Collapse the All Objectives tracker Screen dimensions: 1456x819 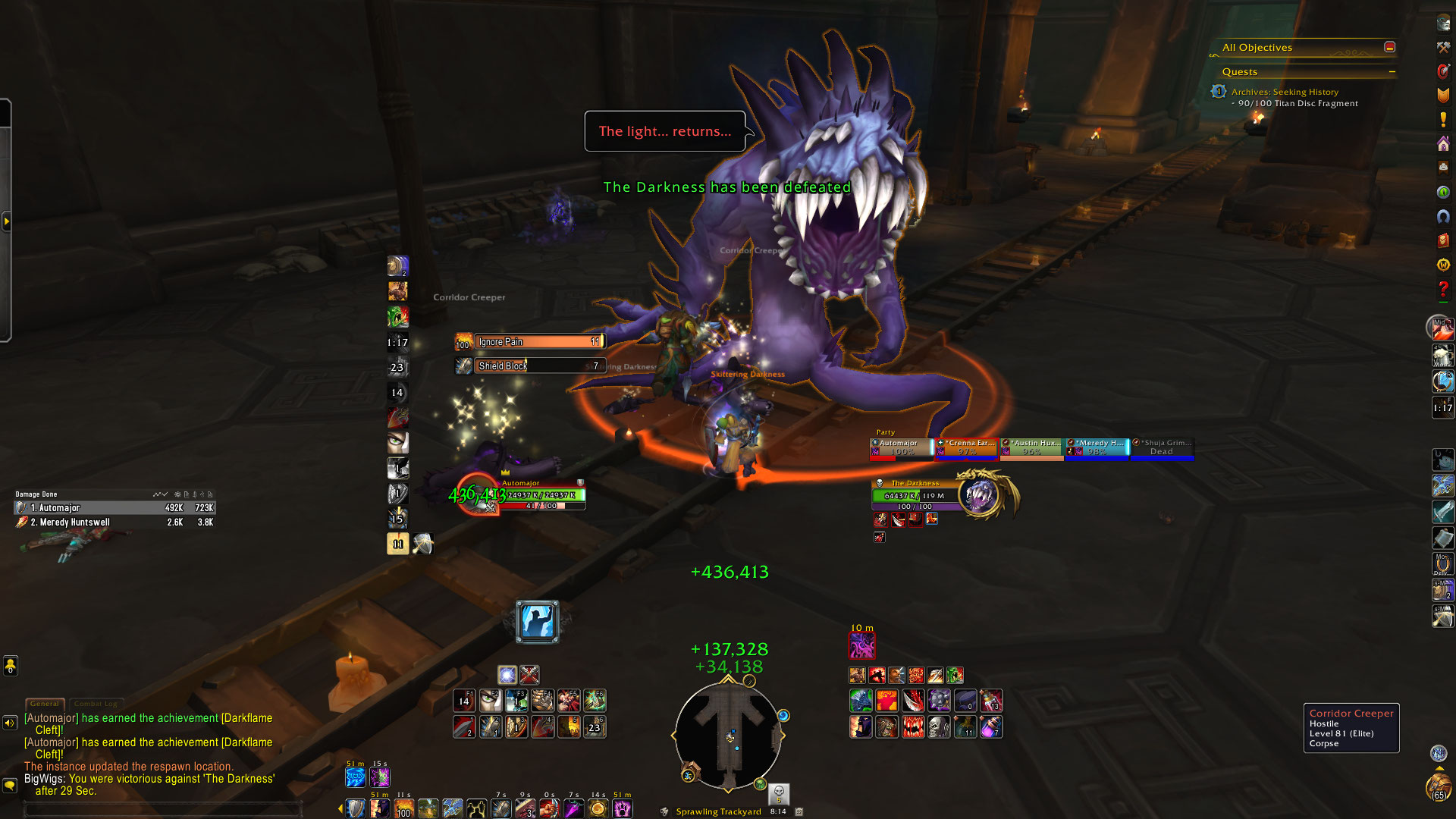click(x=1389, y=47)
